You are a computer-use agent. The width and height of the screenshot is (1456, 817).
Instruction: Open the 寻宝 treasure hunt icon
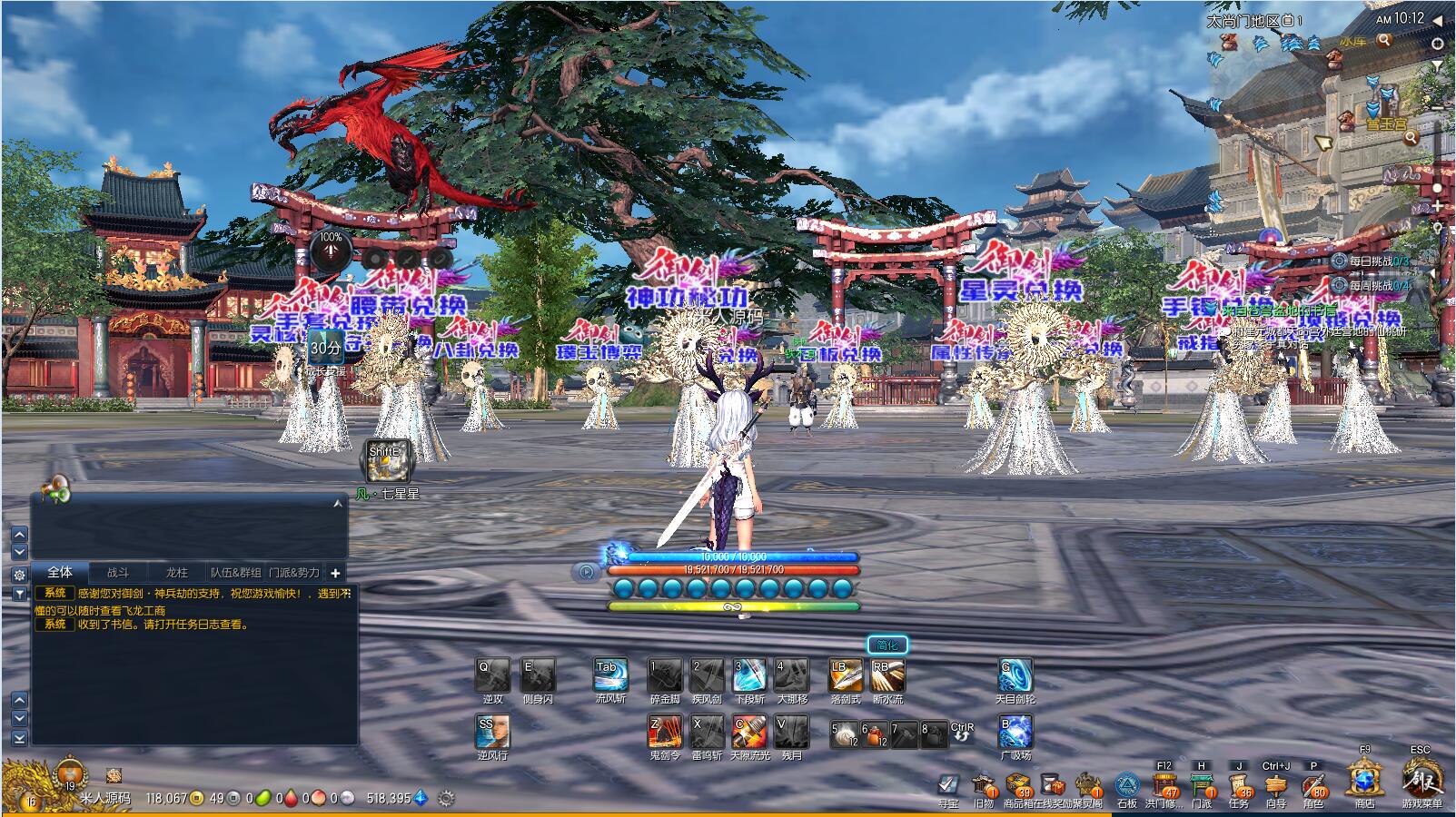tap(947, 784)
